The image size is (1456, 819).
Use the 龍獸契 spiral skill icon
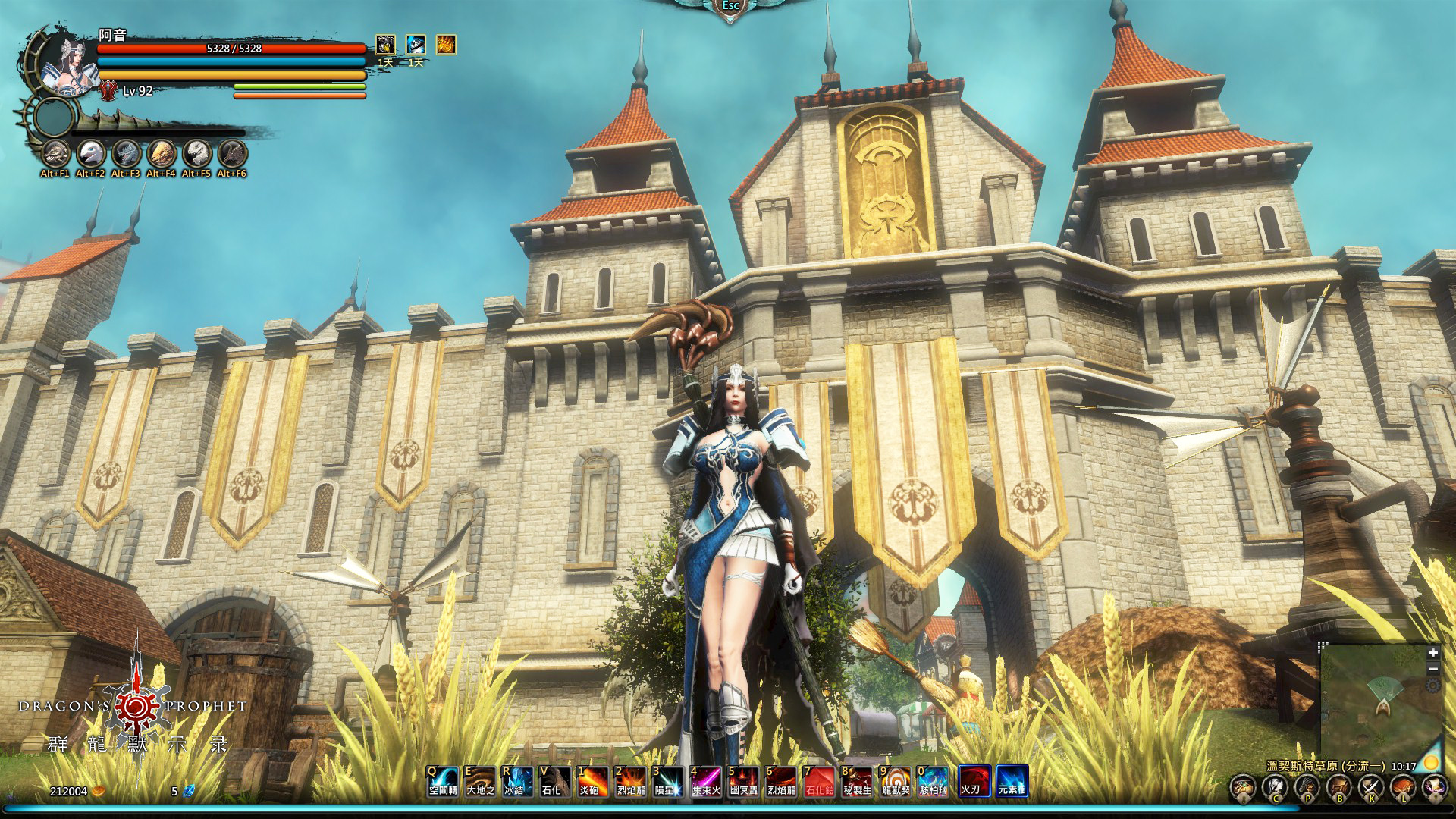896,781
